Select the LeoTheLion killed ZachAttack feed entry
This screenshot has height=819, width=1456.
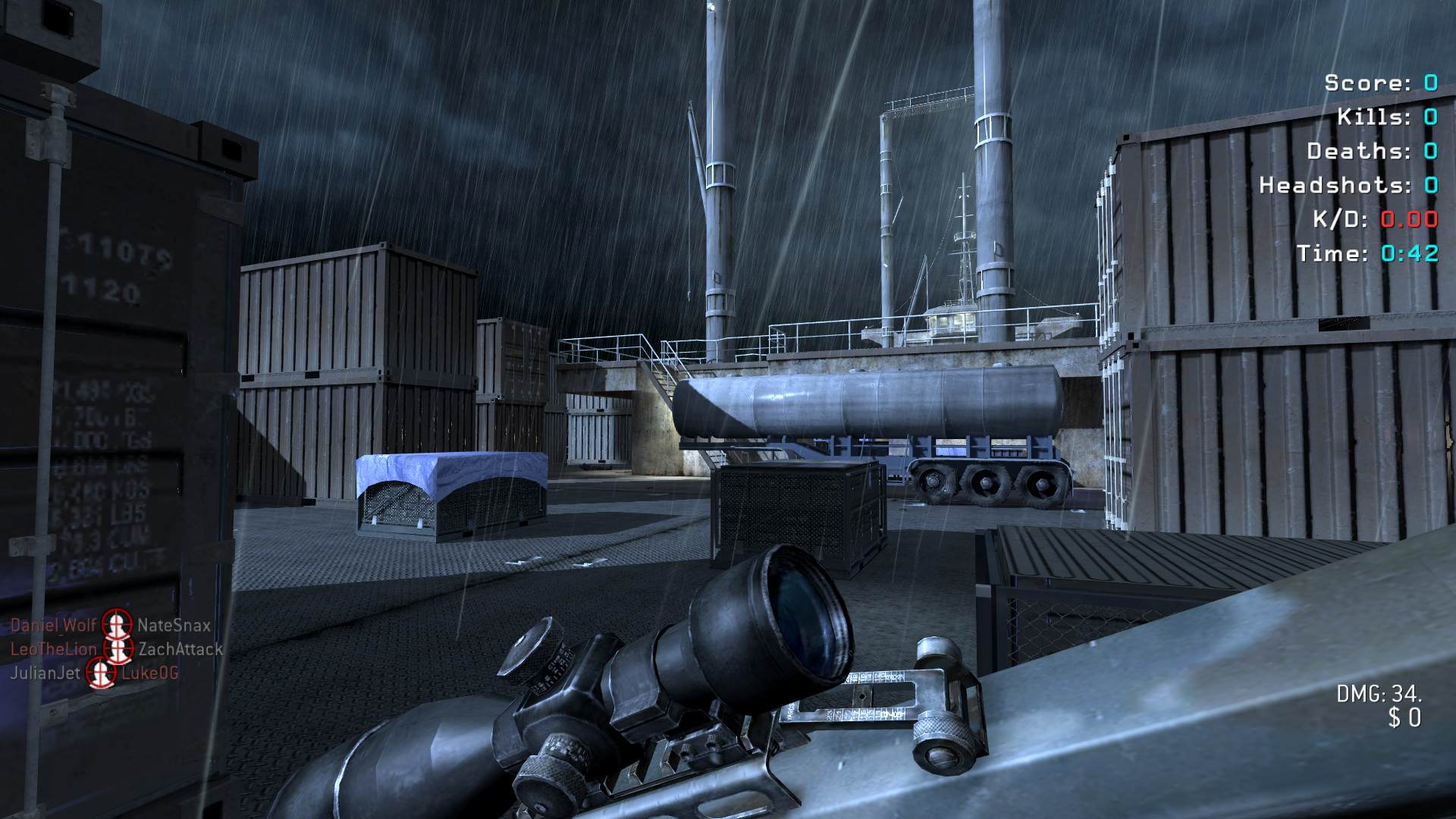(117, 649)
